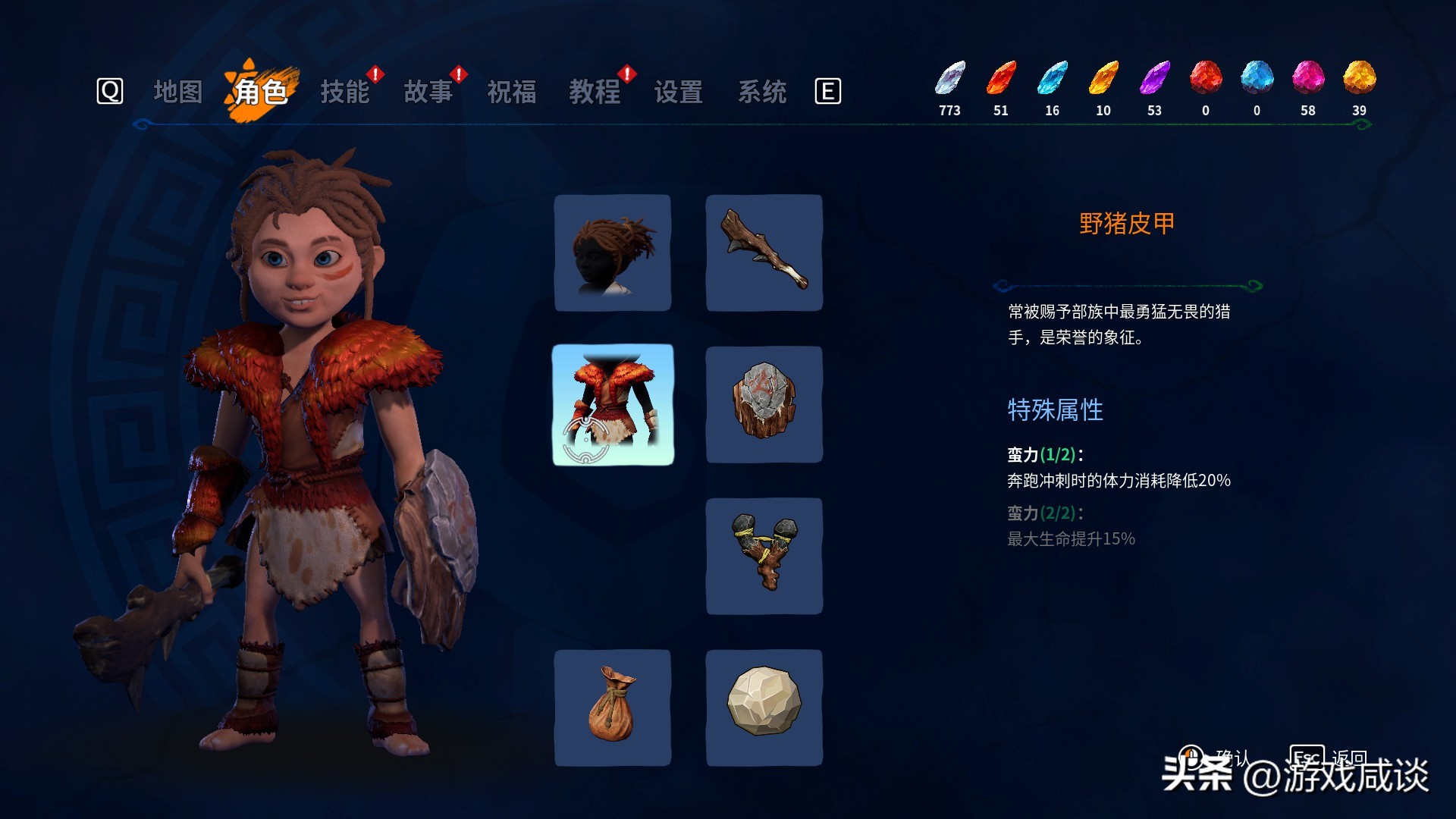Screen dimensions: 1456x819
Task: Select the slingshot equipment slot
Action: coord(764,556)
